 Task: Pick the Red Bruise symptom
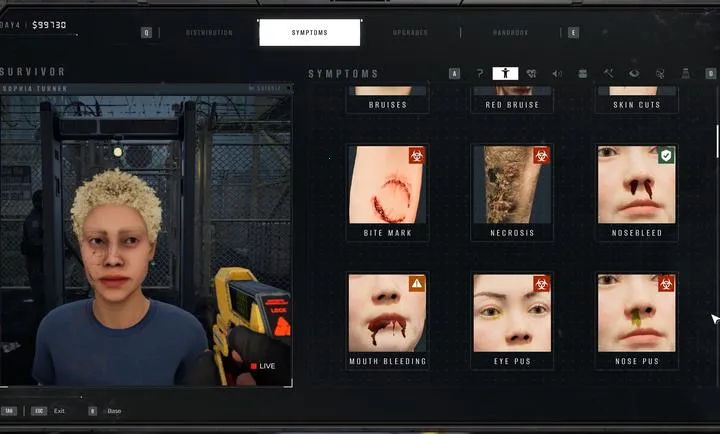[x=511, y=100]
